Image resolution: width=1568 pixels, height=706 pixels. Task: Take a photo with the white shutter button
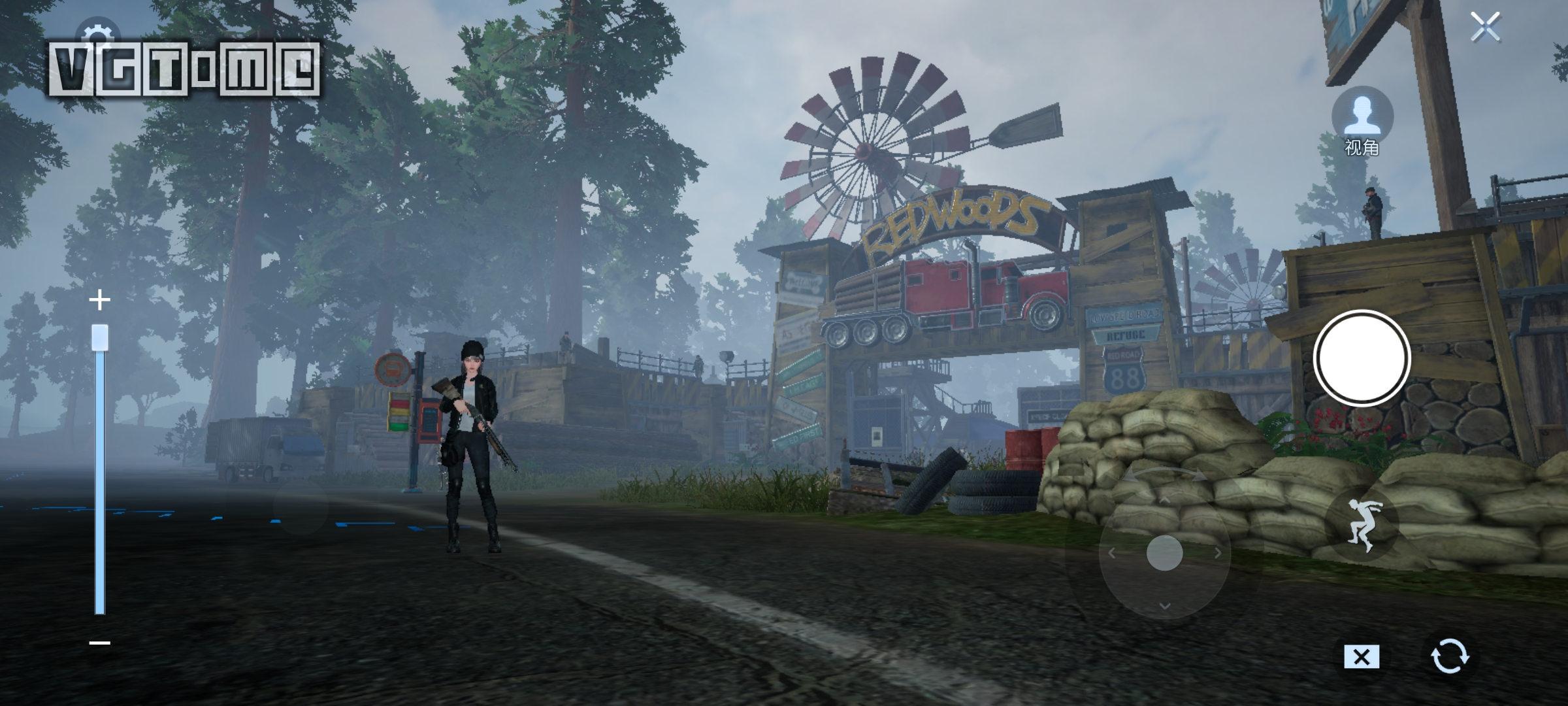[1362, 358]
